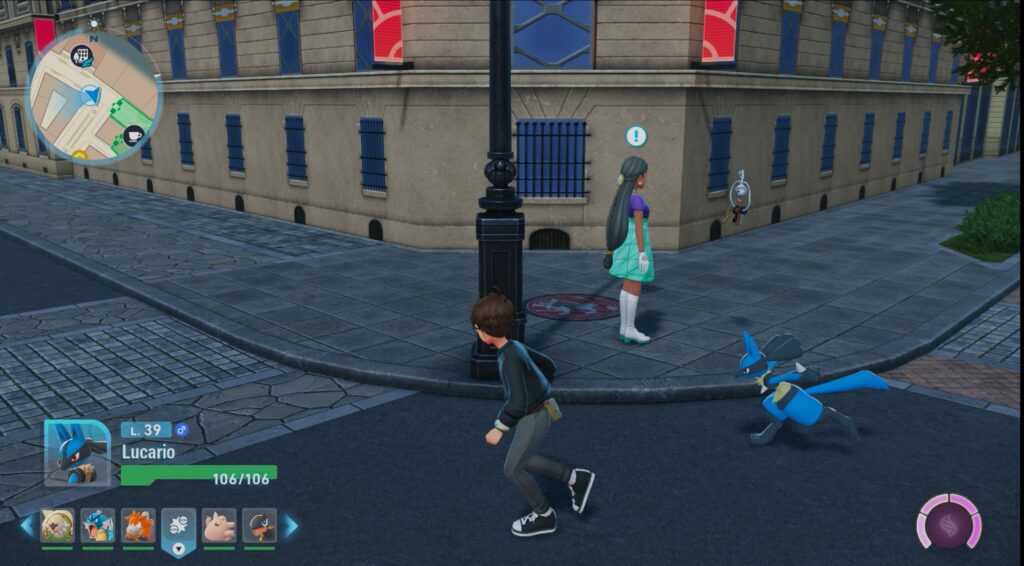Open the circular city minimap
1024x566 pixels.
(92, 96)
